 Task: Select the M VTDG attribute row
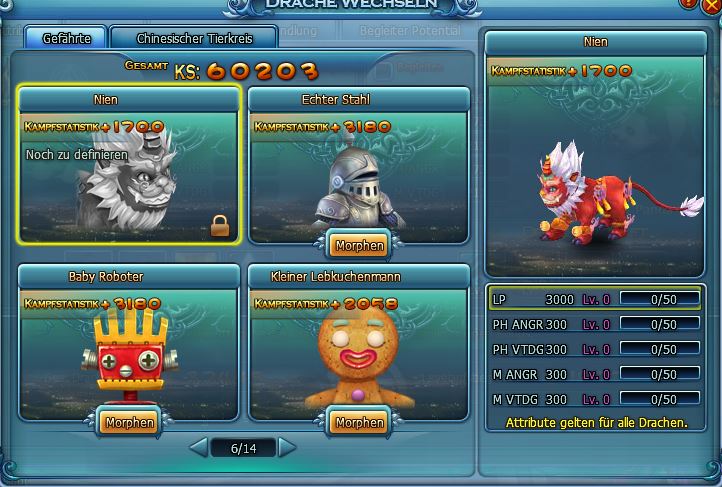click(x=595, y=399)
